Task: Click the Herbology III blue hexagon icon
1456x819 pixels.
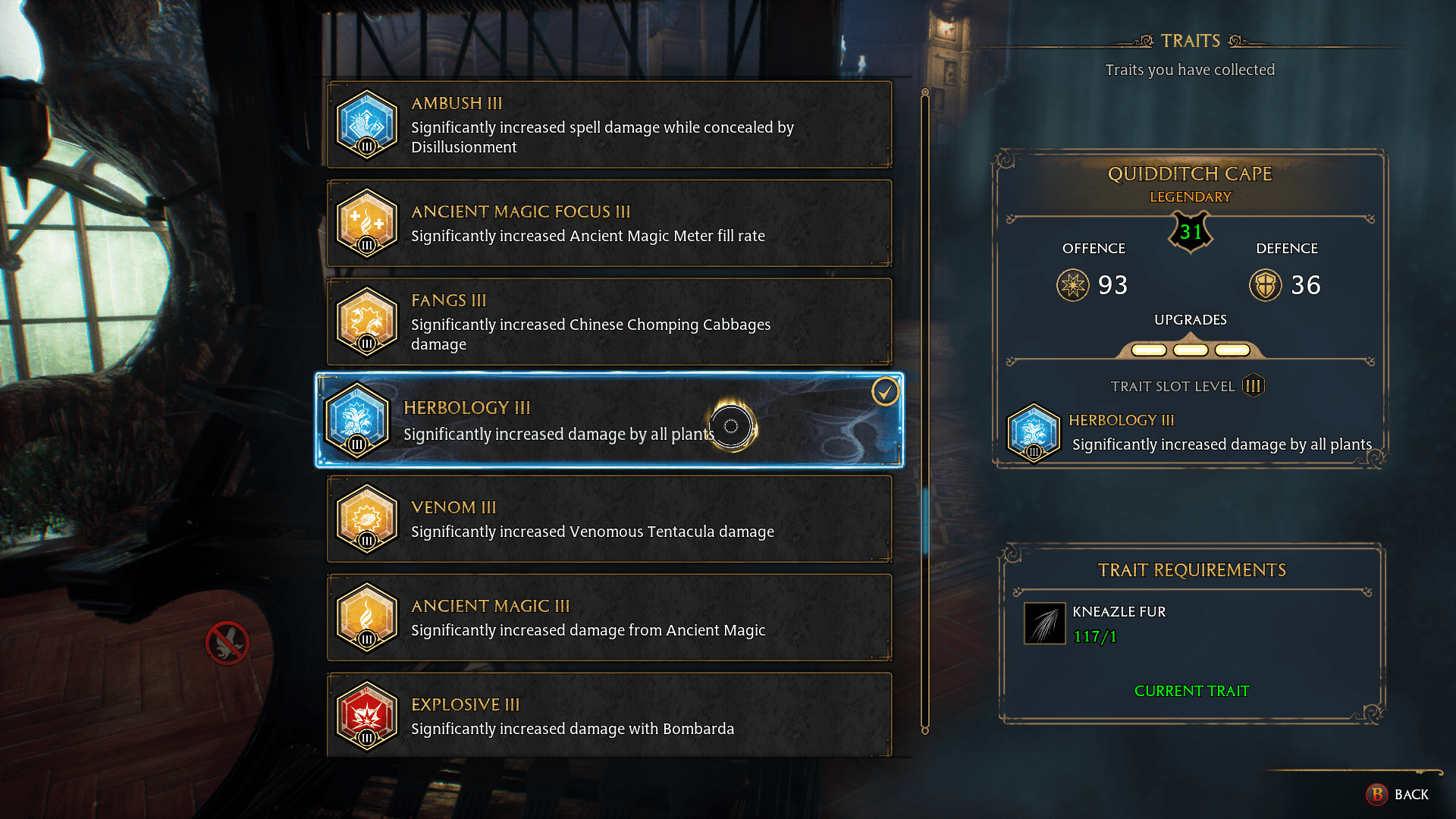Action: pyautogui.click(x=356, y=421)
